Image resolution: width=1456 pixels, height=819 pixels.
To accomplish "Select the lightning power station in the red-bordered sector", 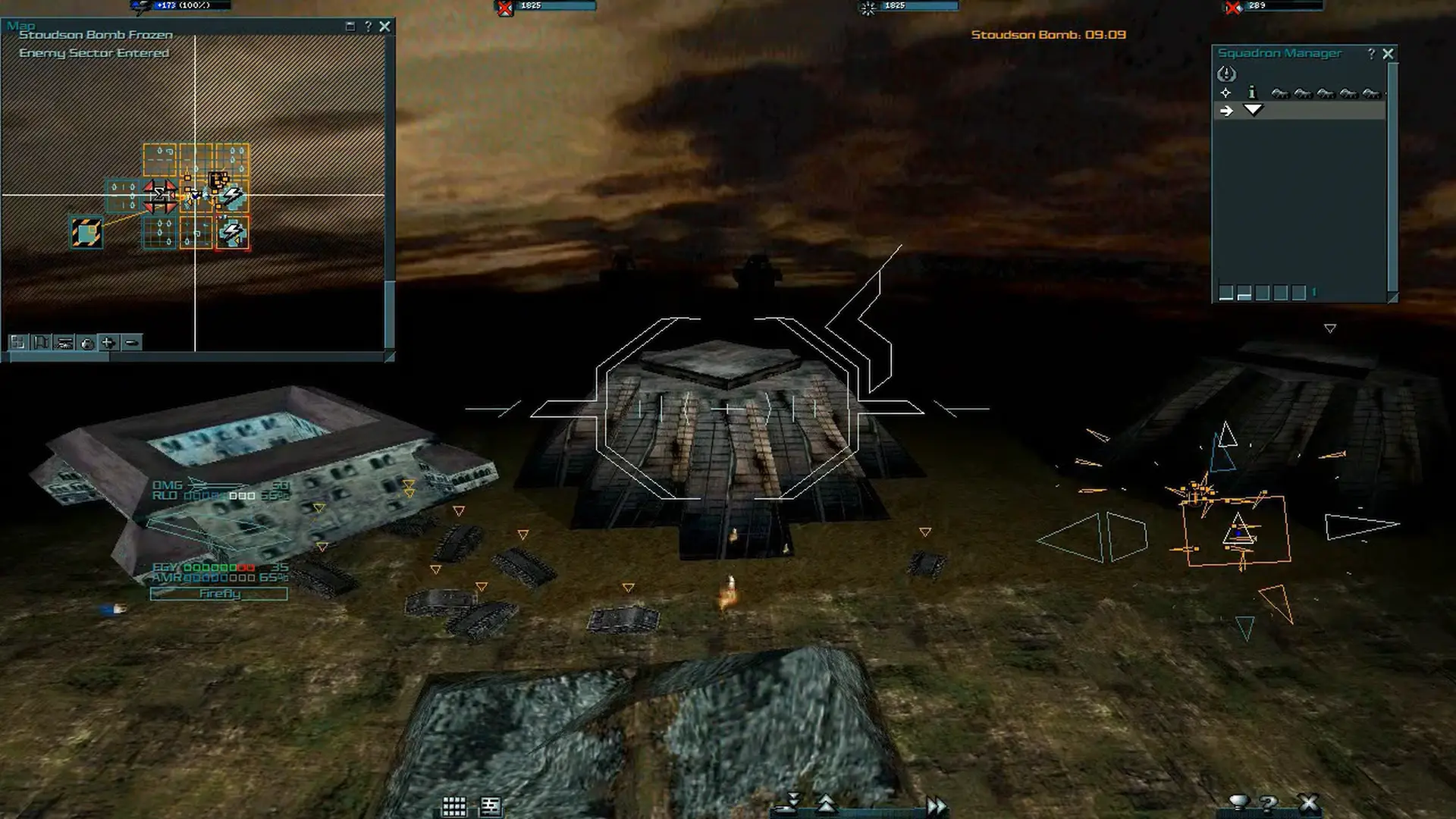I will [233, 233].
